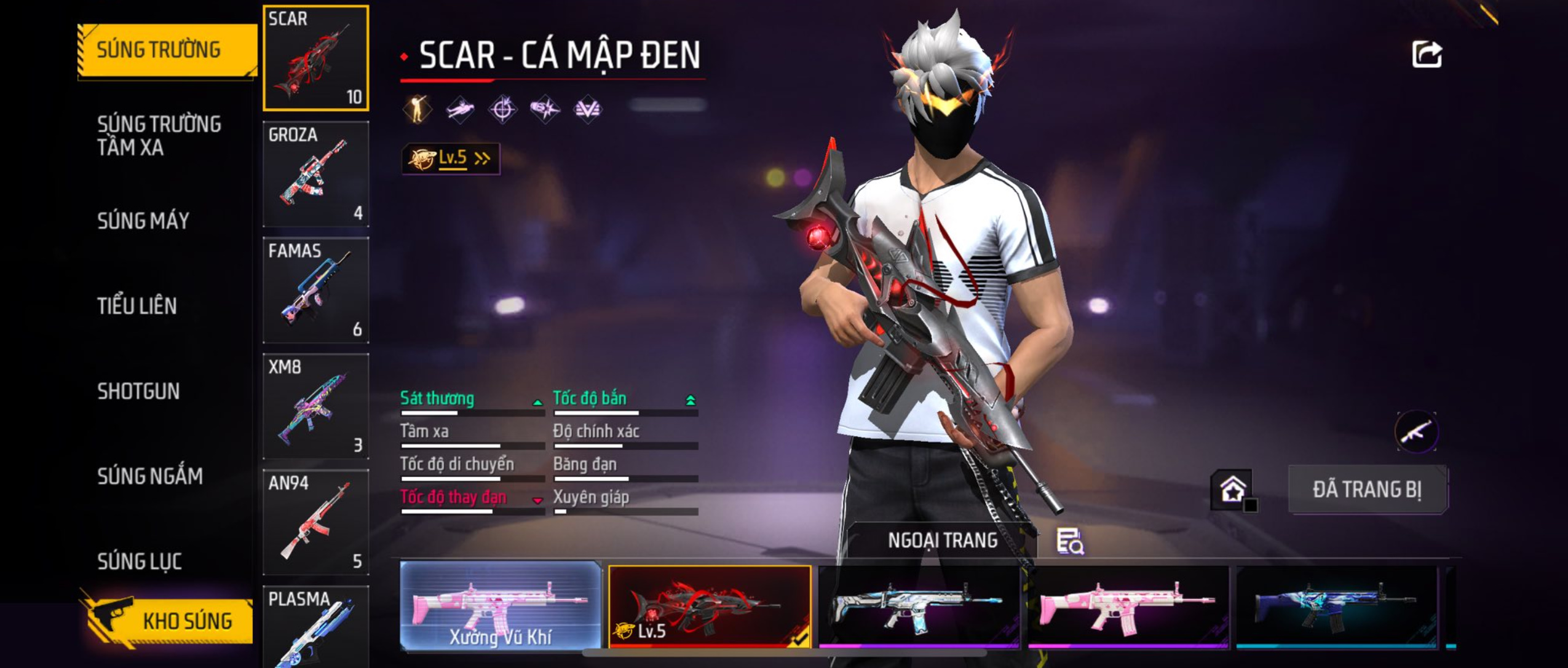Open the skin search list icon

[1070, 541]
